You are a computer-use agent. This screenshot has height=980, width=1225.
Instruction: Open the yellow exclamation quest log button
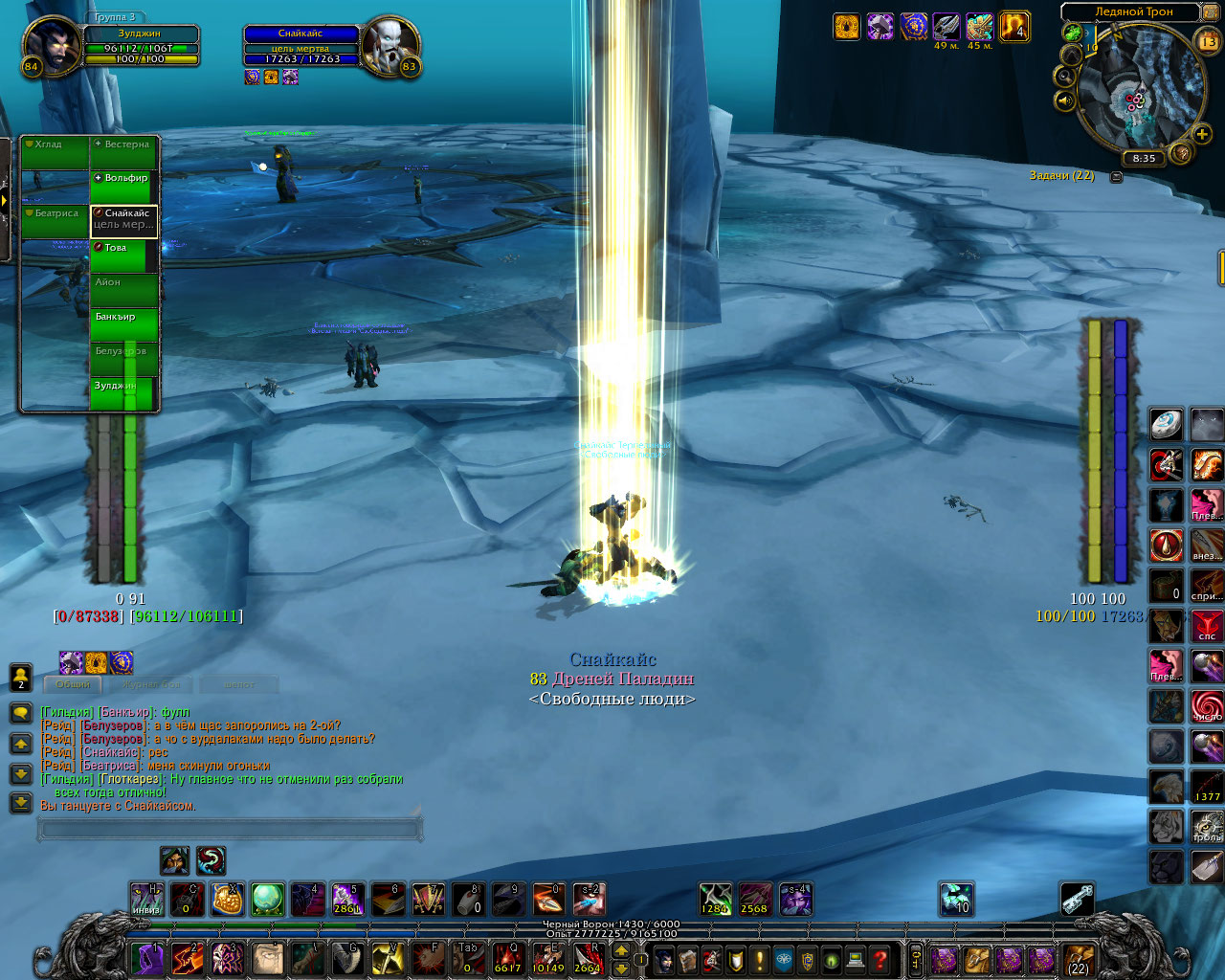(760, 959)
